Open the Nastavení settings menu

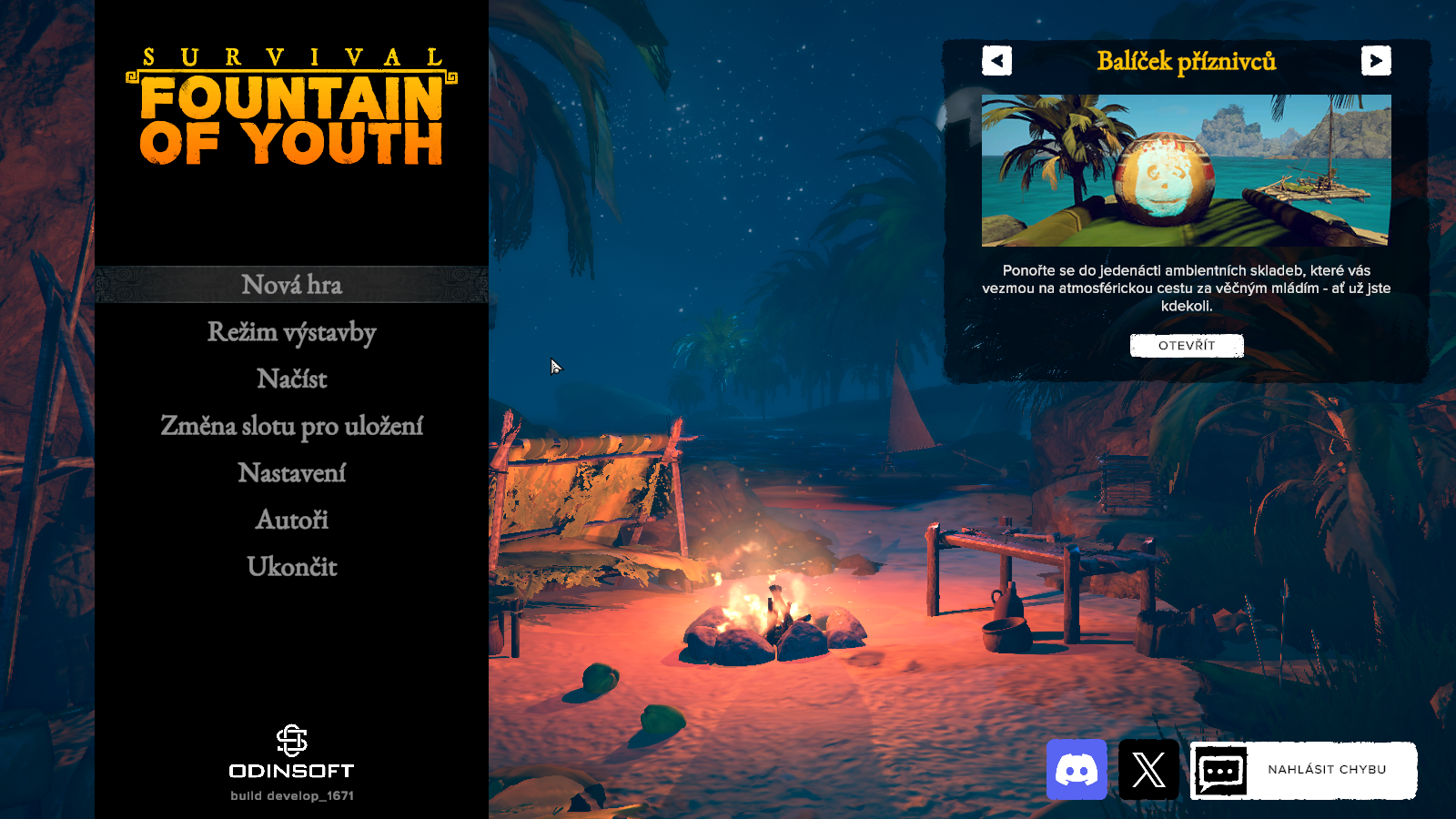click(291, 473)
